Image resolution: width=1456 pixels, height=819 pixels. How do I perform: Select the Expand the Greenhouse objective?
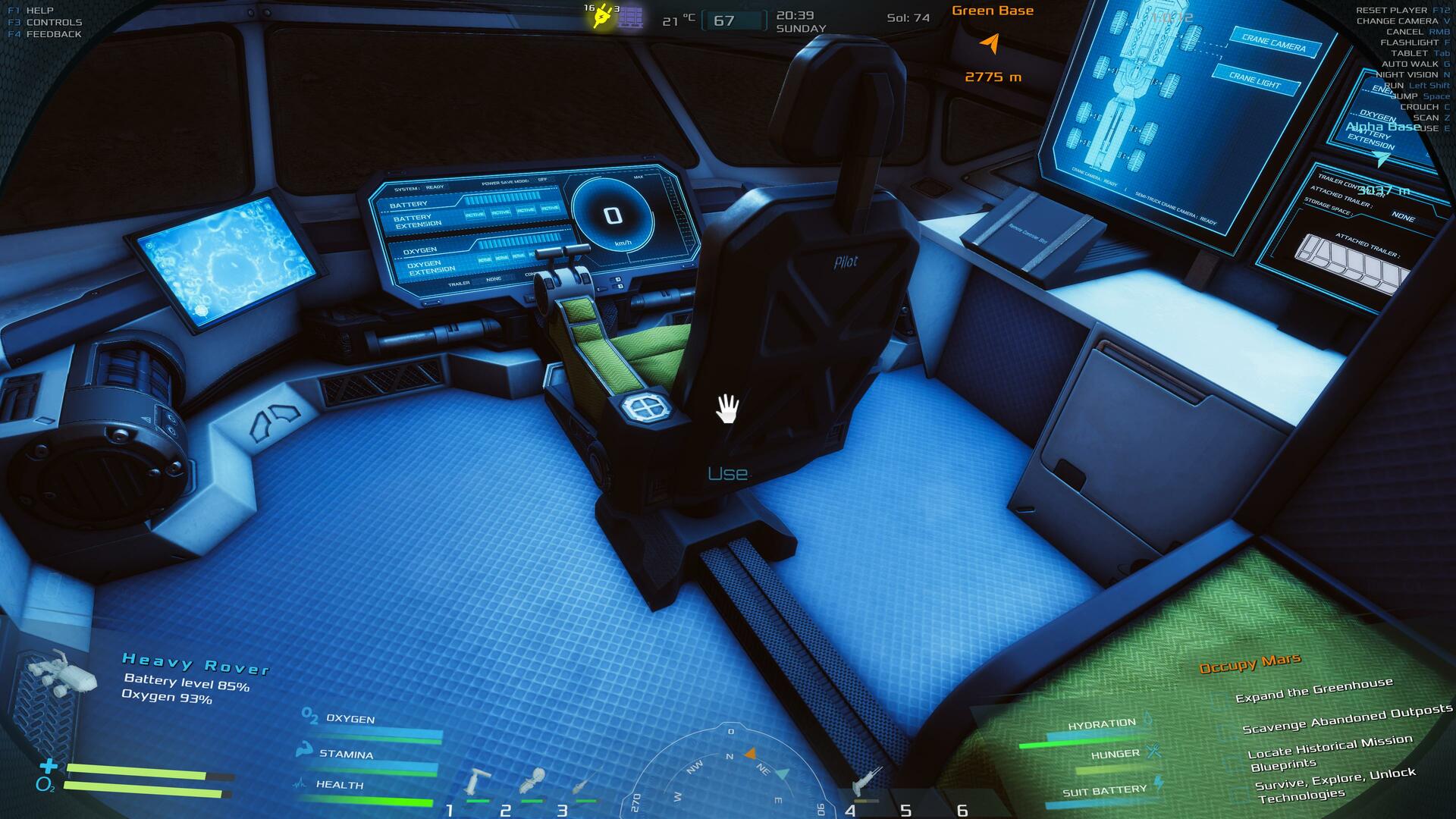[1313, 690]
